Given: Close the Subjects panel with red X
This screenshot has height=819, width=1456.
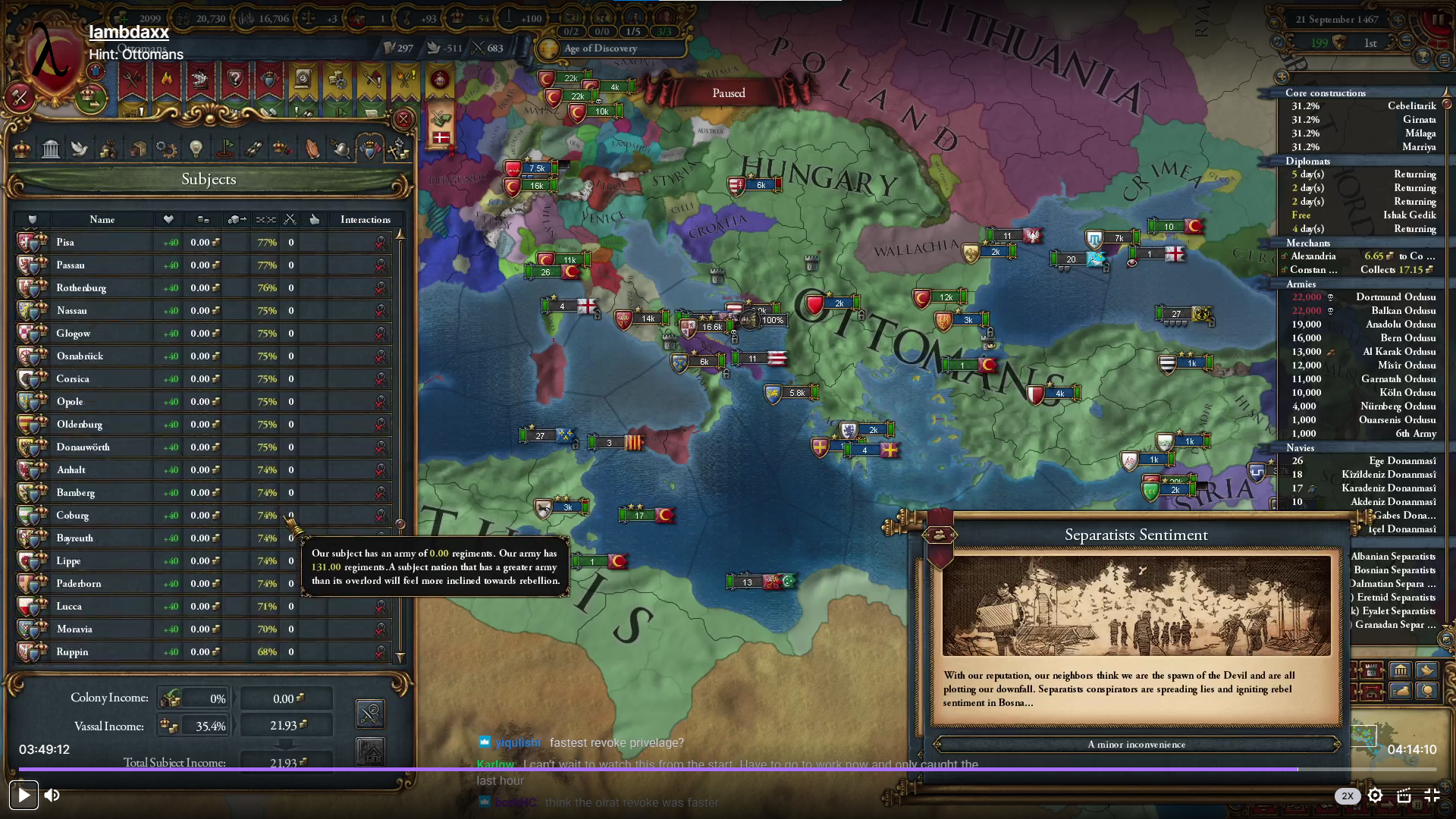Looking at the screenshot, I should (403, 119).
